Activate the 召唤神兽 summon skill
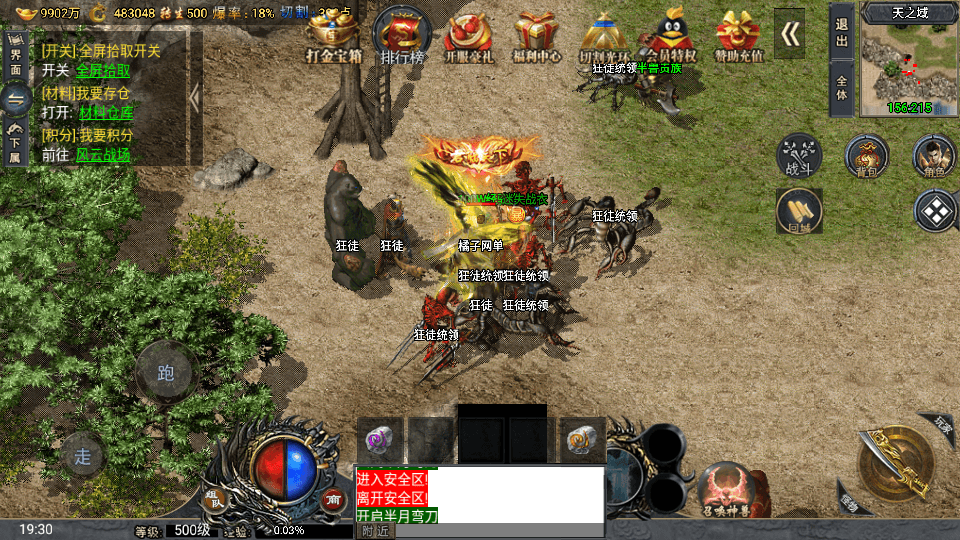Viewport: 960px width, 540px height. (x=728, y=491)
